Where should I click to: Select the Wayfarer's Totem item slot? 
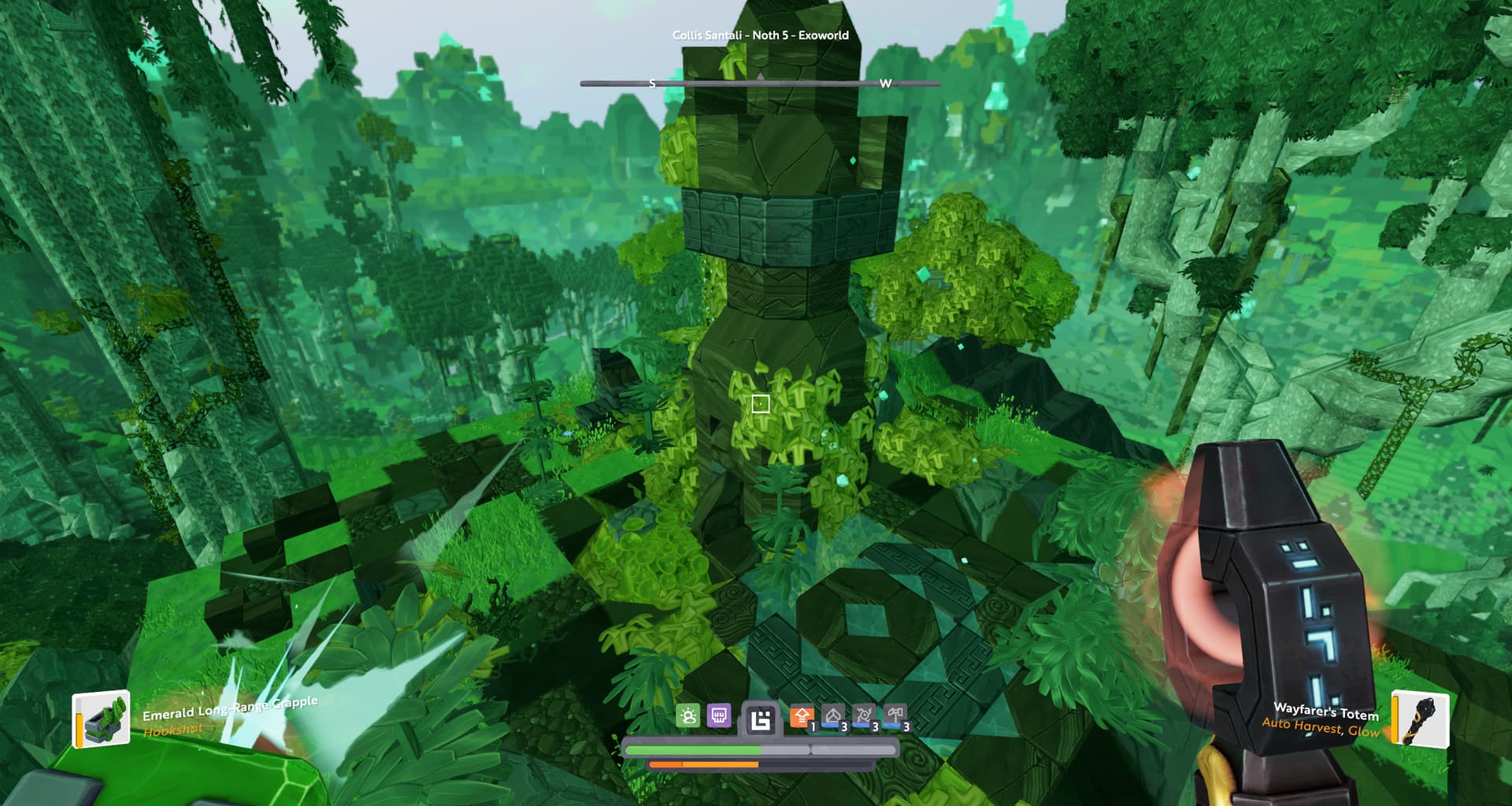[x=1420, y=718]
